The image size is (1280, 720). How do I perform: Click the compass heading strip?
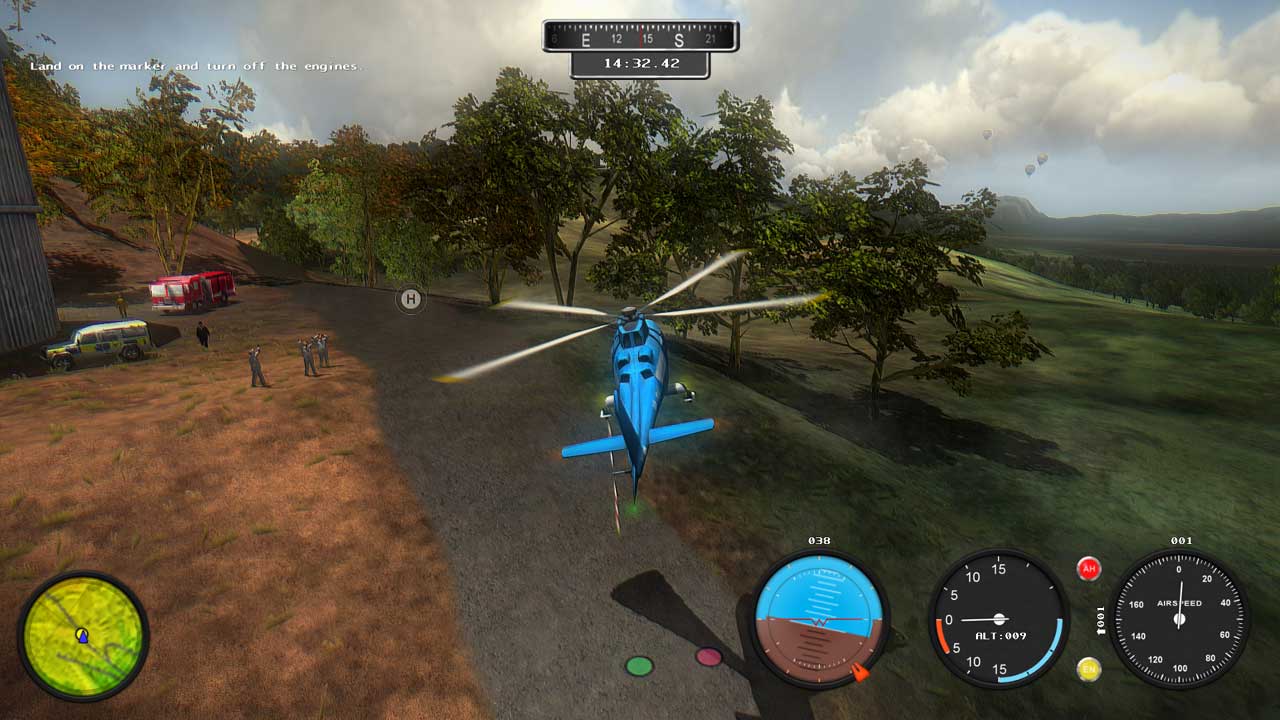tap(640, 35)
